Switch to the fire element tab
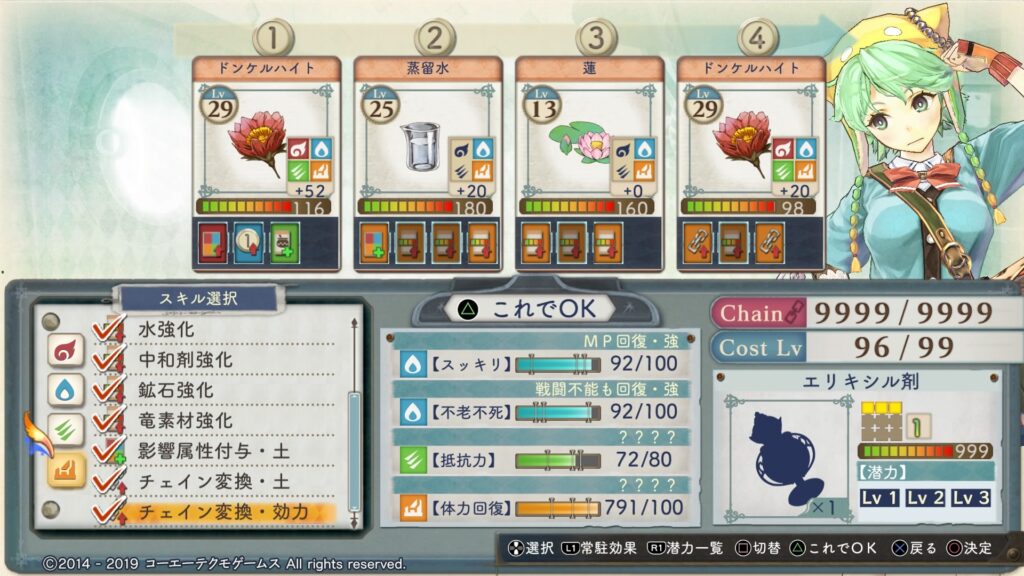Screen dimensions: 1024x576 (x=65, y=350)
